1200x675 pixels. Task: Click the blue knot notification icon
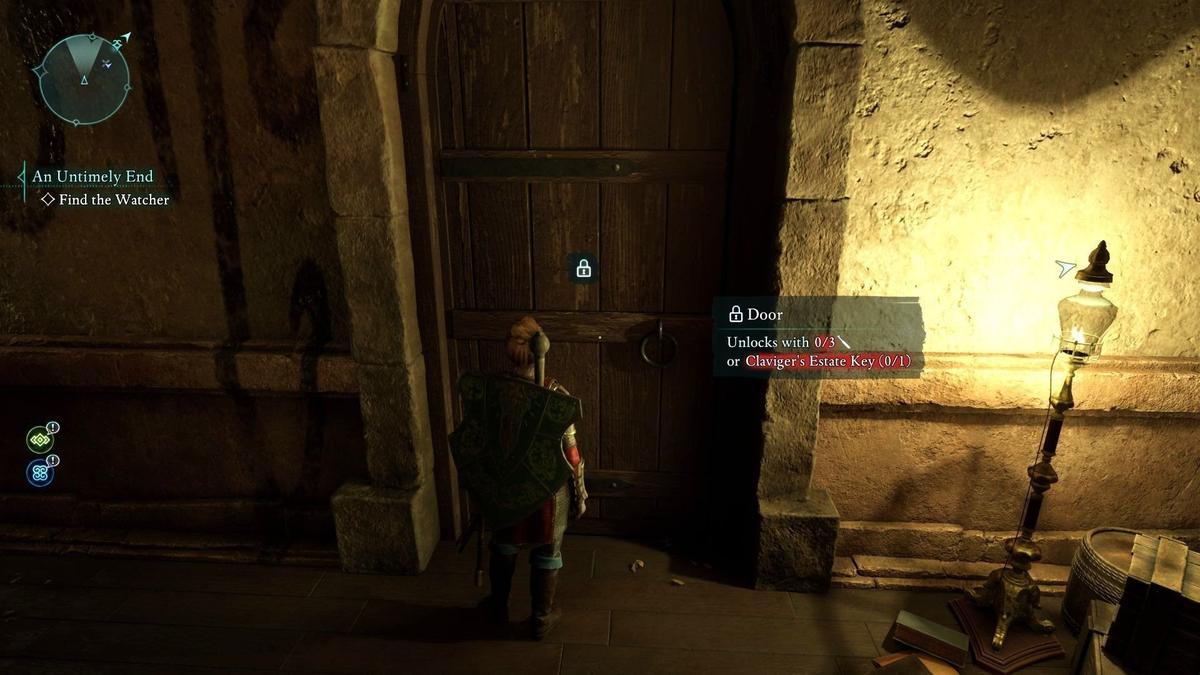(x=40, y=471)
